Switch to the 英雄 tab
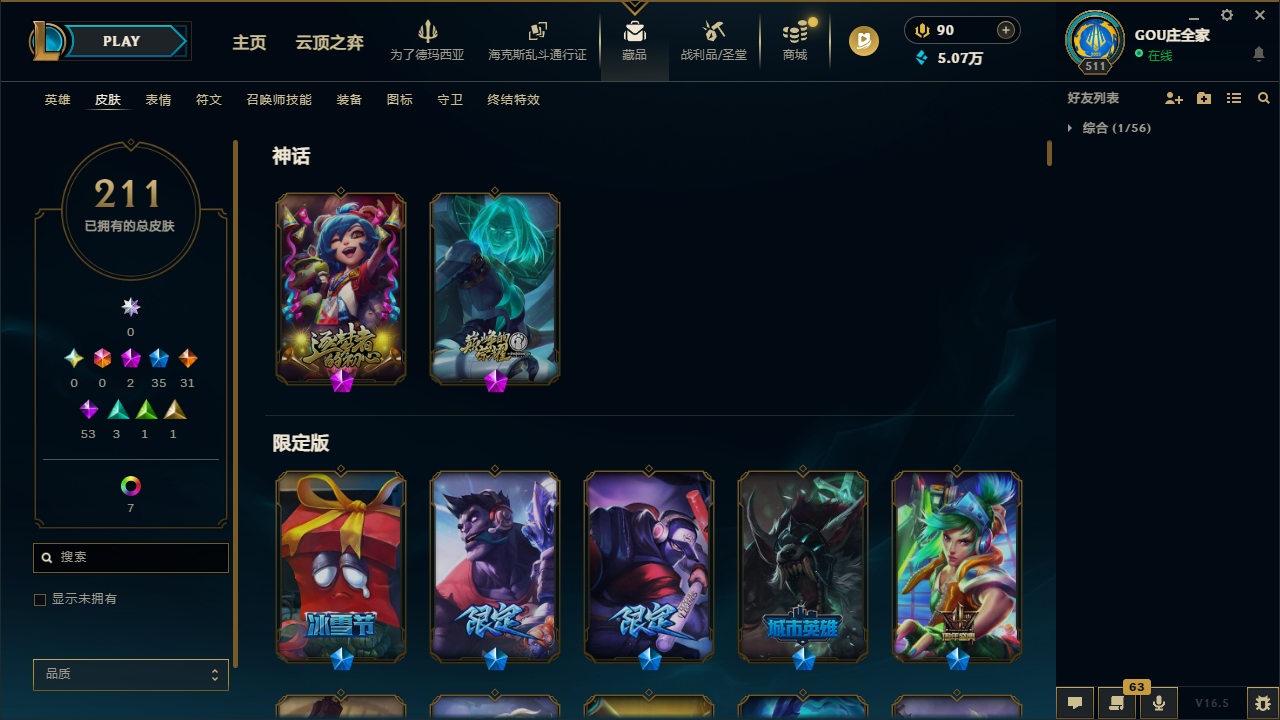 (x=57, y=99)
